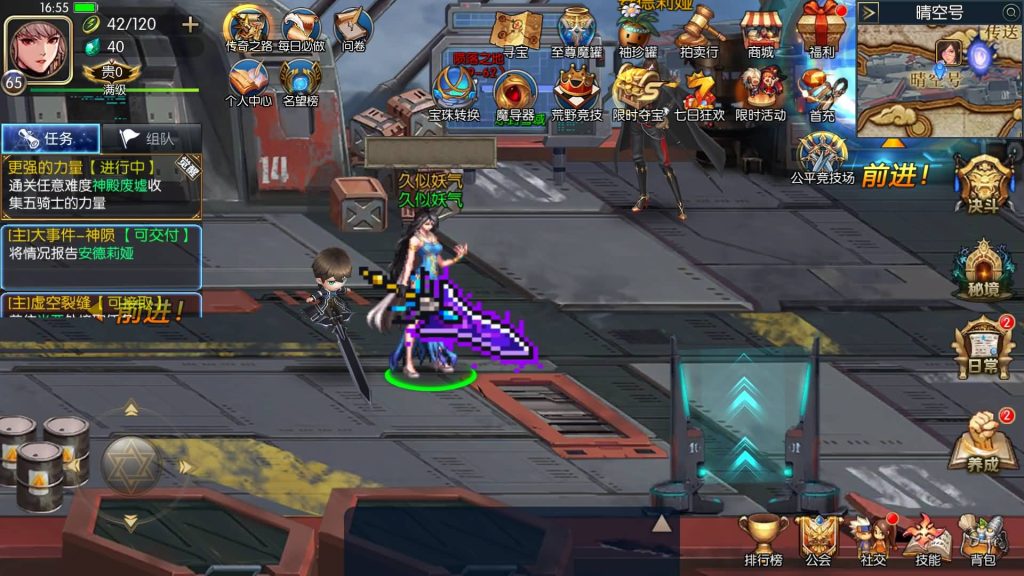Open the 决斗 duel button
Image resolution: width=1024 pixels, height=576 pixels.
[x=983, y=185]
